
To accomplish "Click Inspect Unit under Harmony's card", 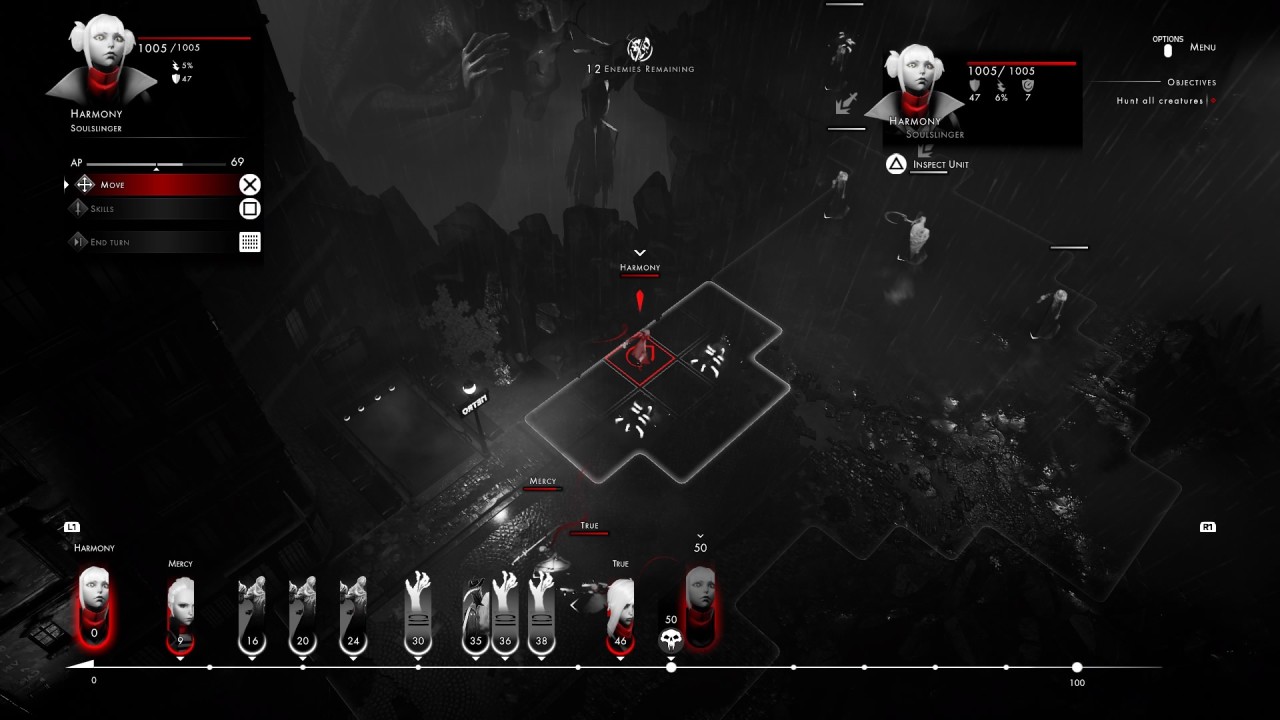I will click(940, 165).
